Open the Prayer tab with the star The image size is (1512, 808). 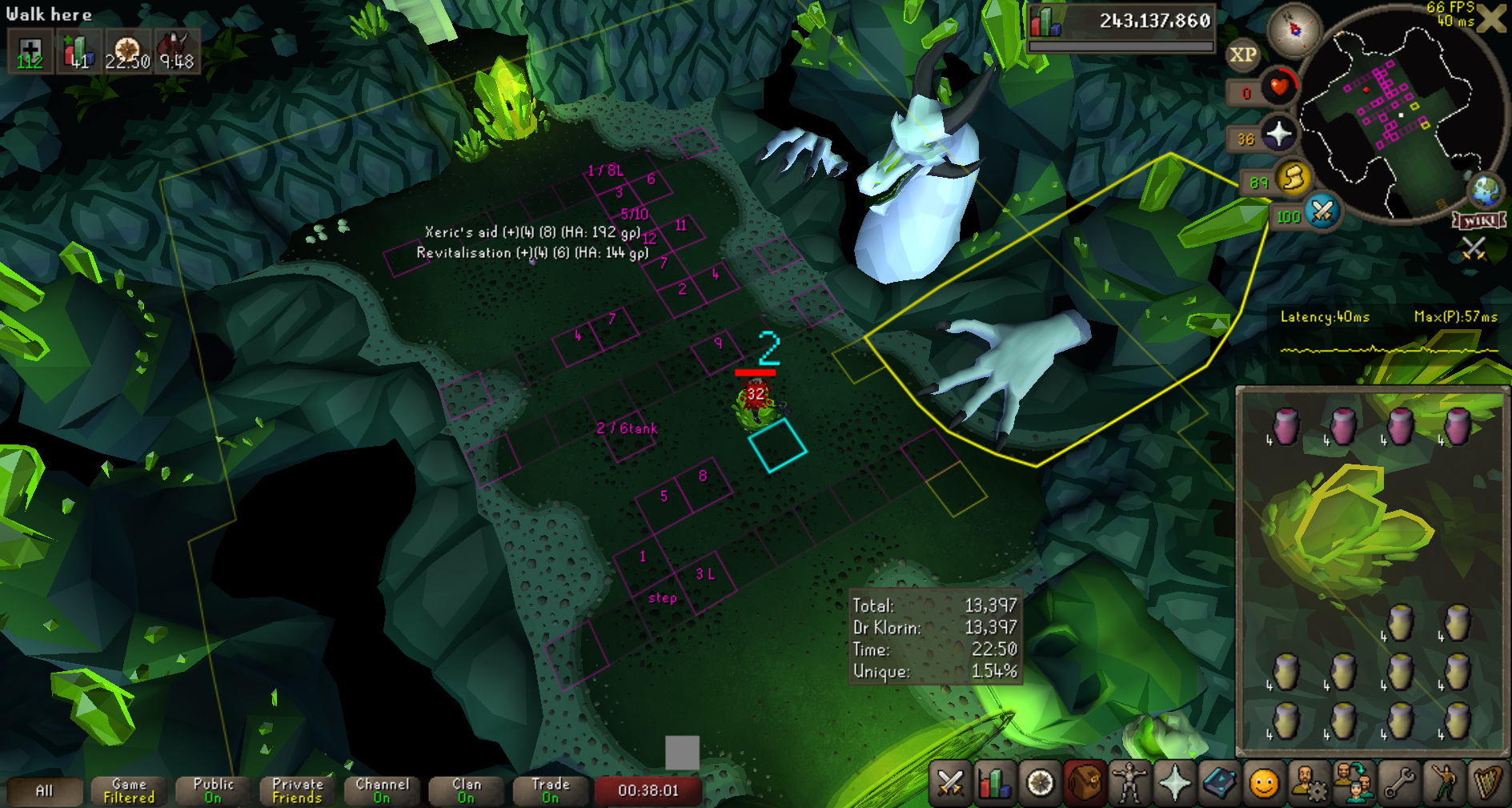pyautogui.click(x=1174, y=782)
